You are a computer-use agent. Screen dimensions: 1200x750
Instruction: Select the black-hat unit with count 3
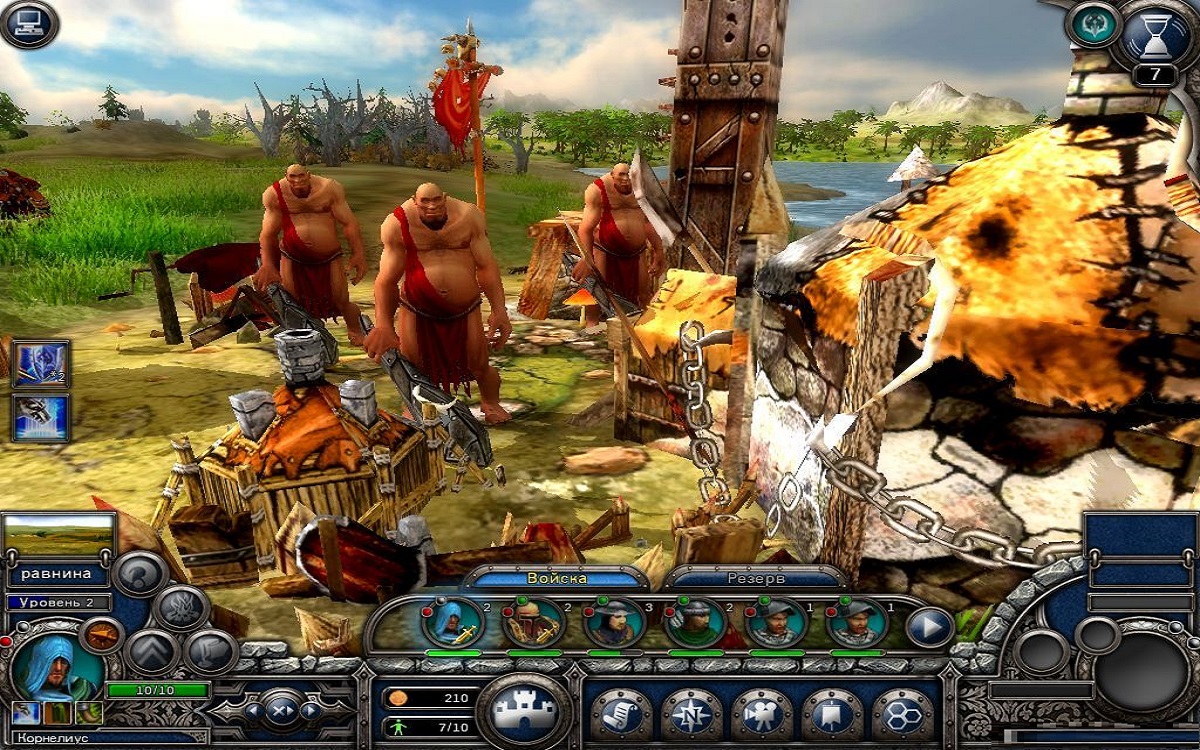click(614, 622)
